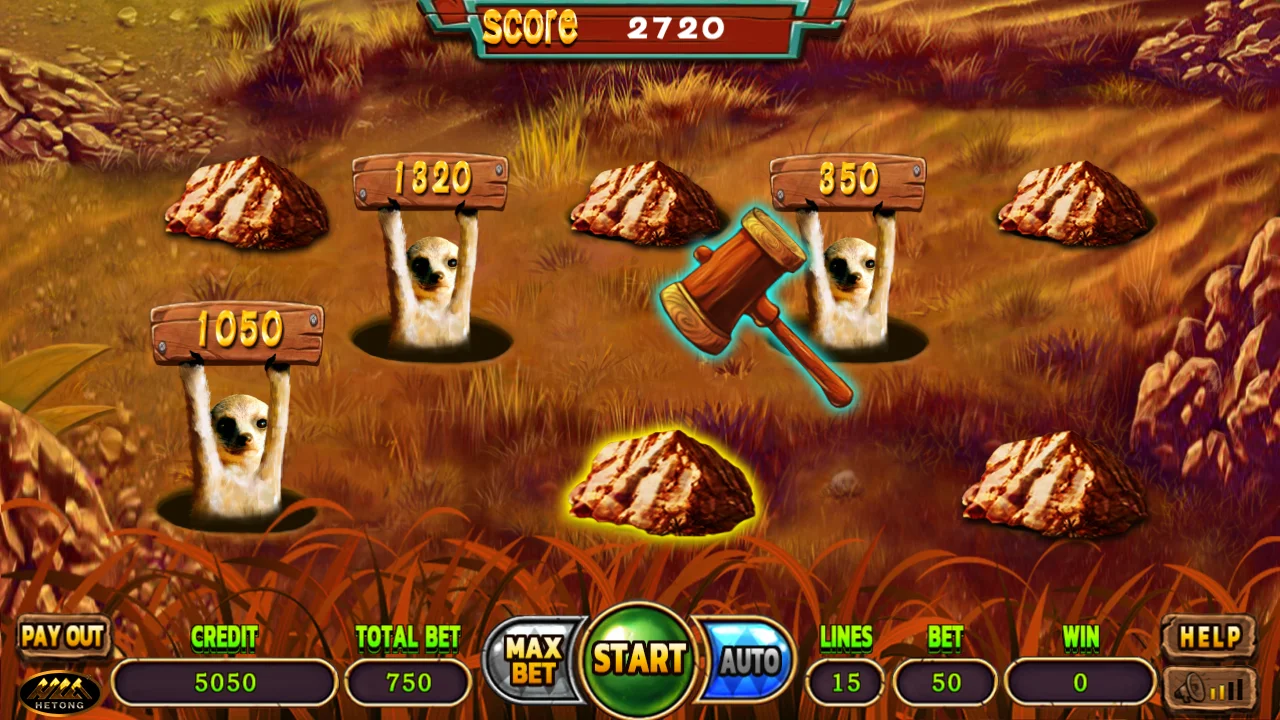Open the HELP screen
Screen dimensions: 1280x720
pos(1209,637)
